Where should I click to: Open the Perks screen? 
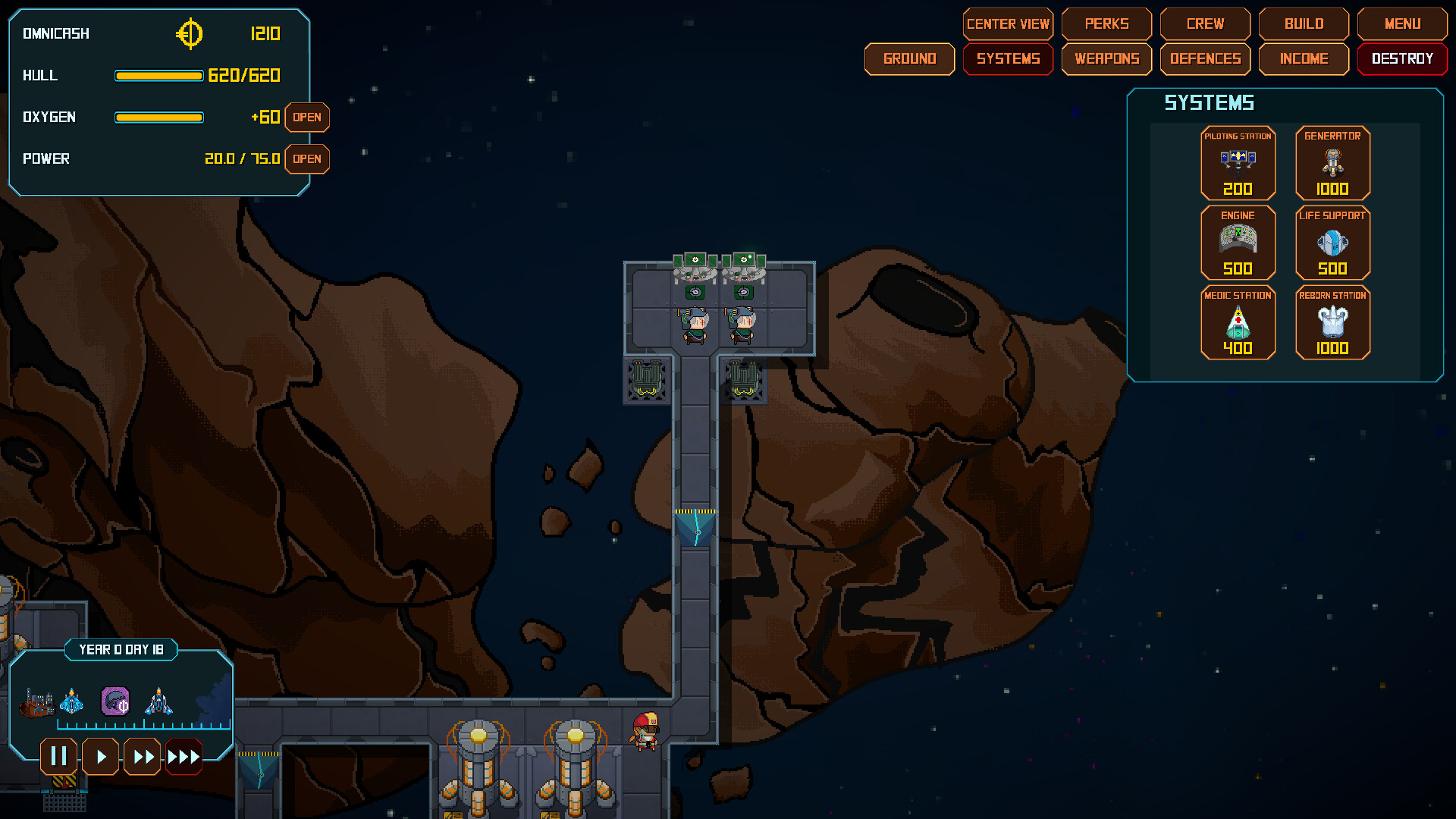click(1106, 24)
